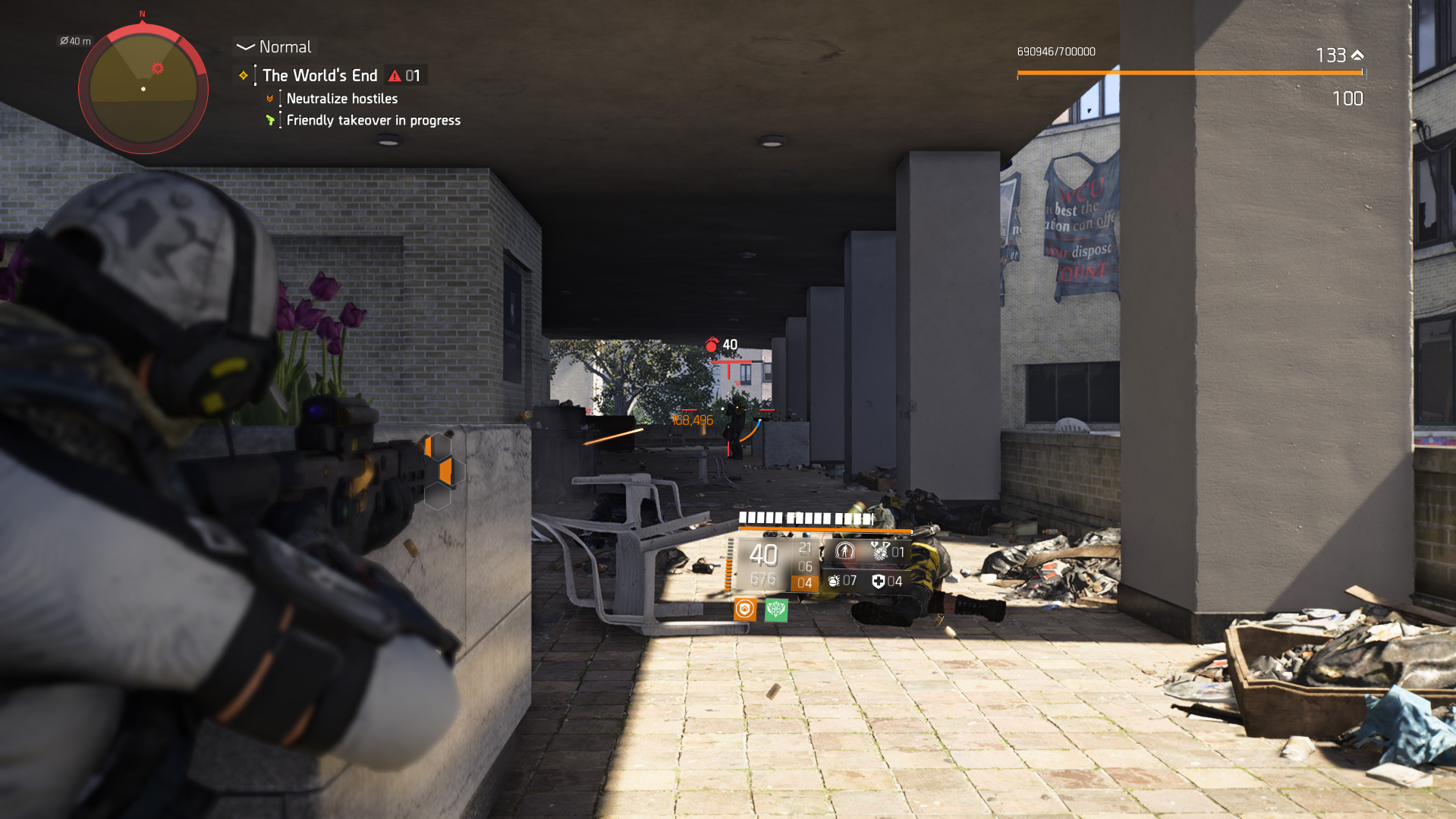Click the SHD level 133 indicator
The image size is (1456, 819).
click(1339, 55)
